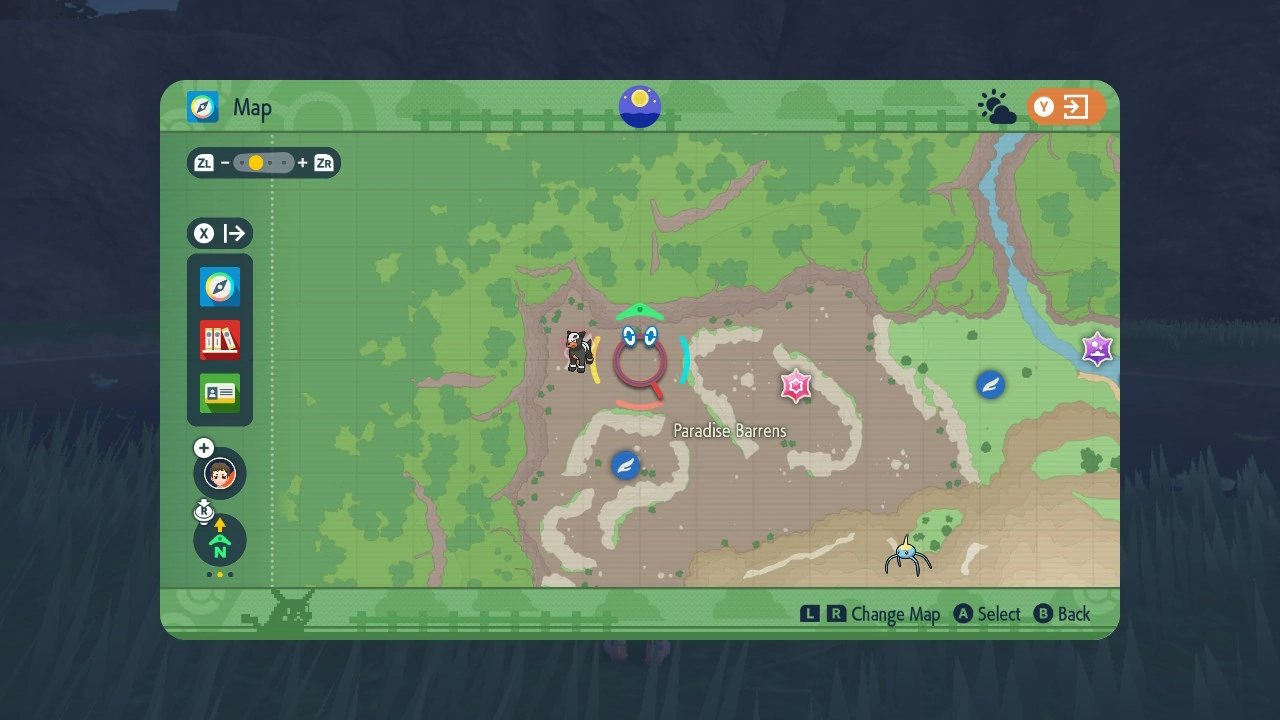
Task: Click the player avatar portrait
Action: [219, 473]
